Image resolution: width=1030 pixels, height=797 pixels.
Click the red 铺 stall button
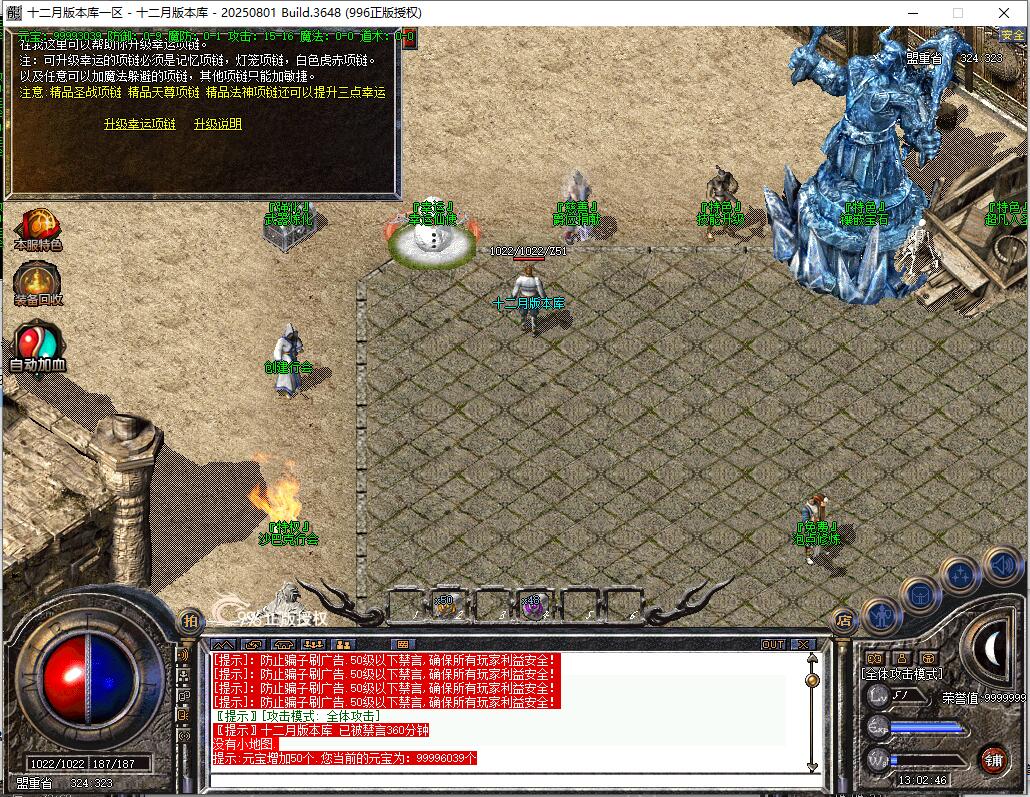tap(993, 759)
